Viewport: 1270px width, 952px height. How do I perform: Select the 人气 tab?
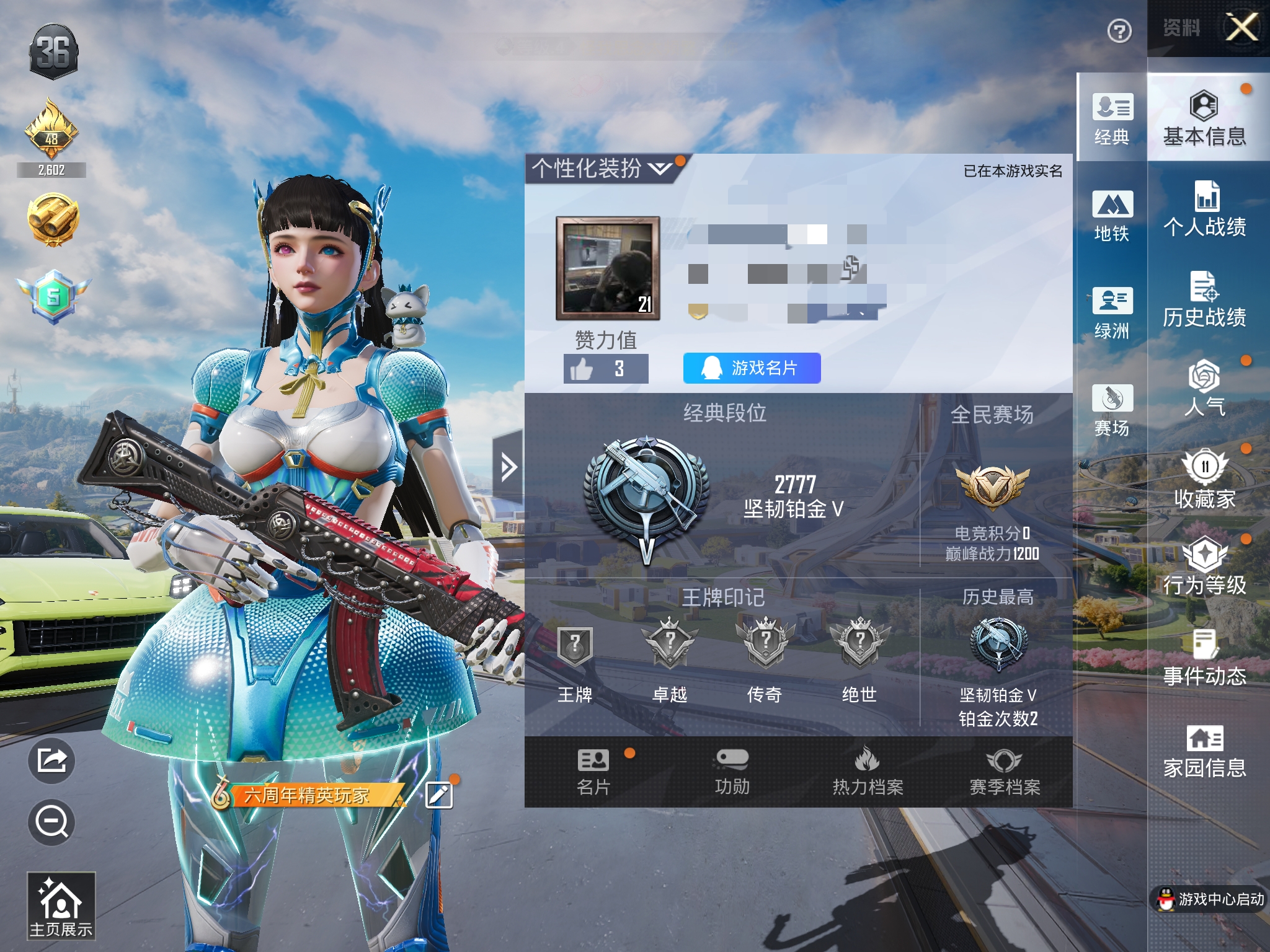click(1204, 389)
